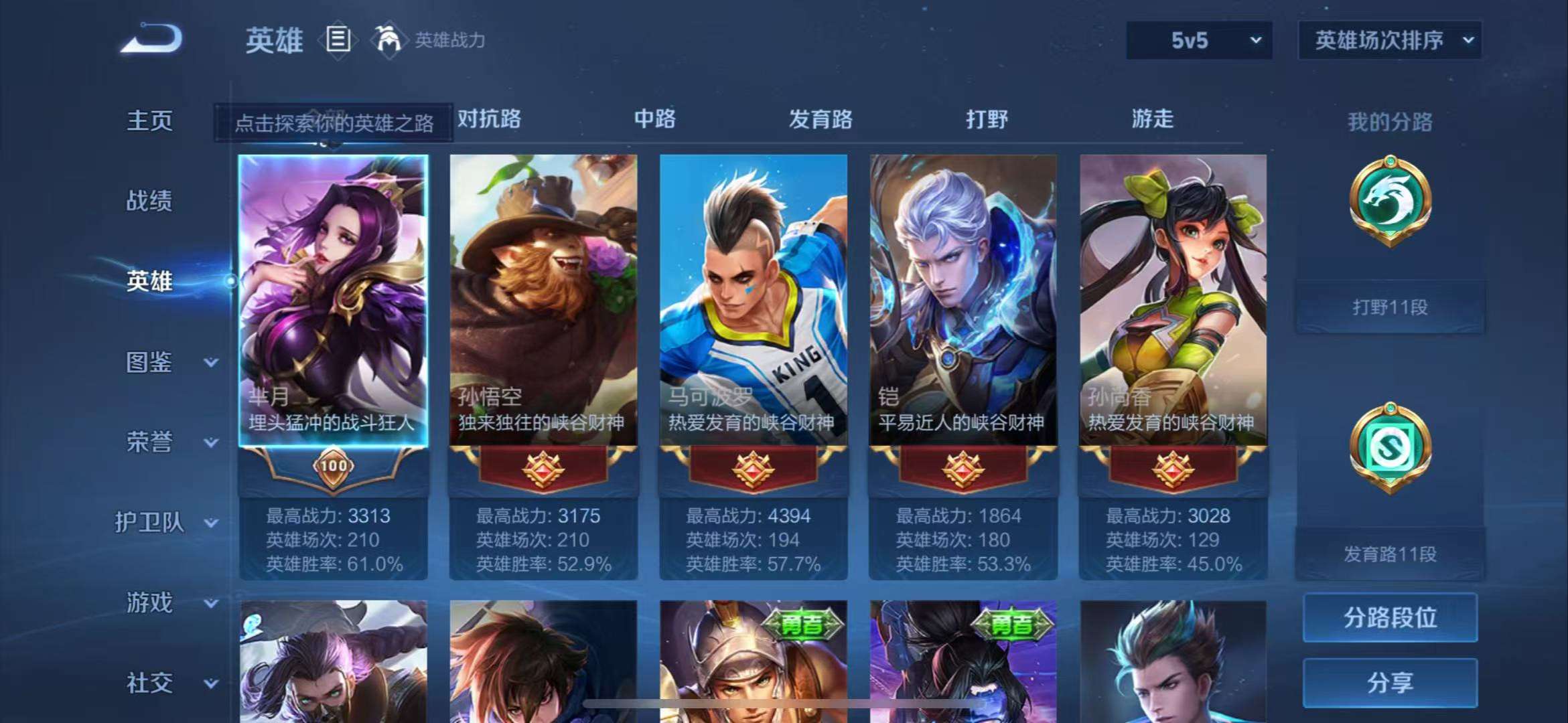Expand the 图鉴 sidebar section

[149, 363]
